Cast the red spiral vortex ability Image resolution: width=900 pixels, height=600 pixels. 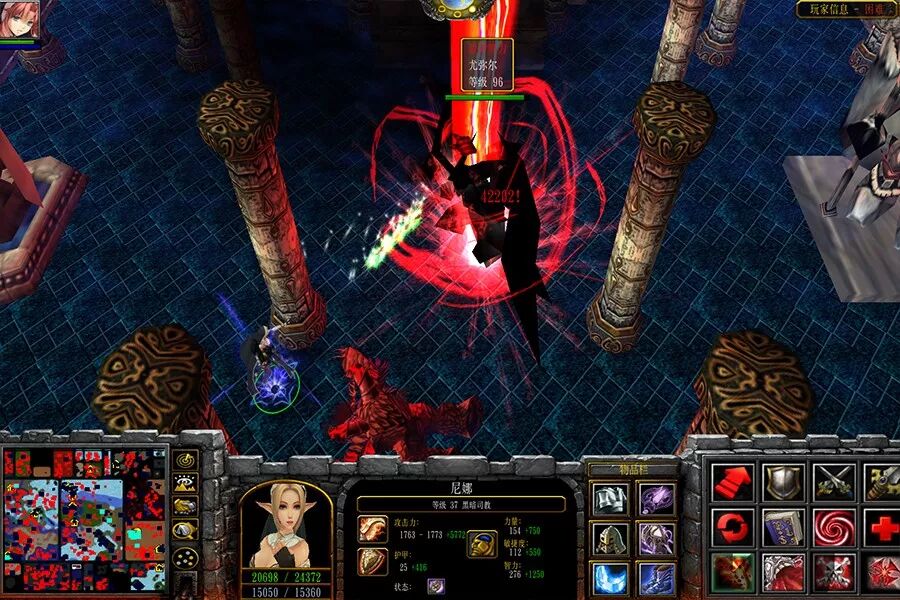pyautogui.click(x=832, y=527)
